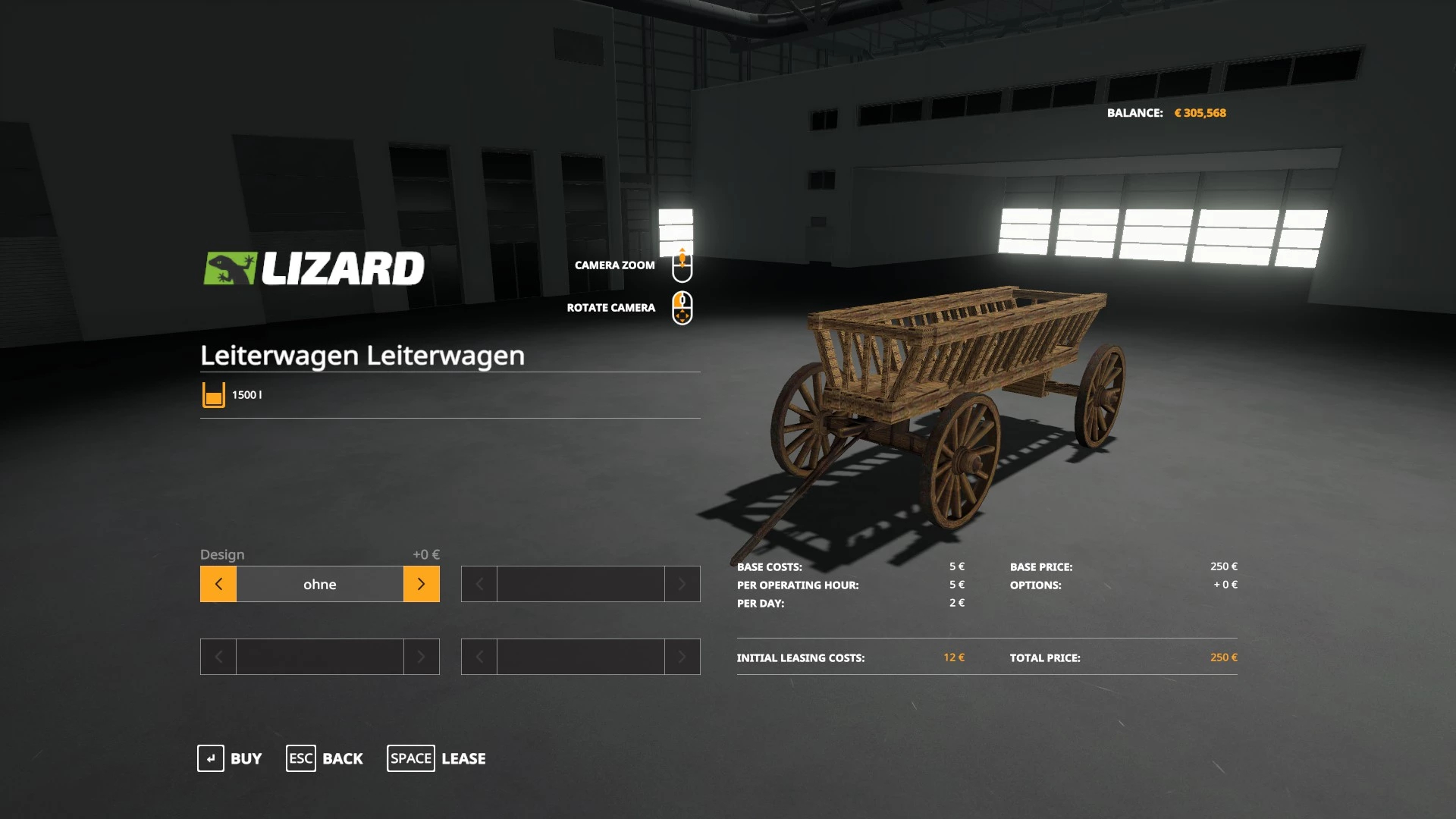Buy the Leiterwagen wagon
Screen dimensions: 1456x819
tap(230, 758)
